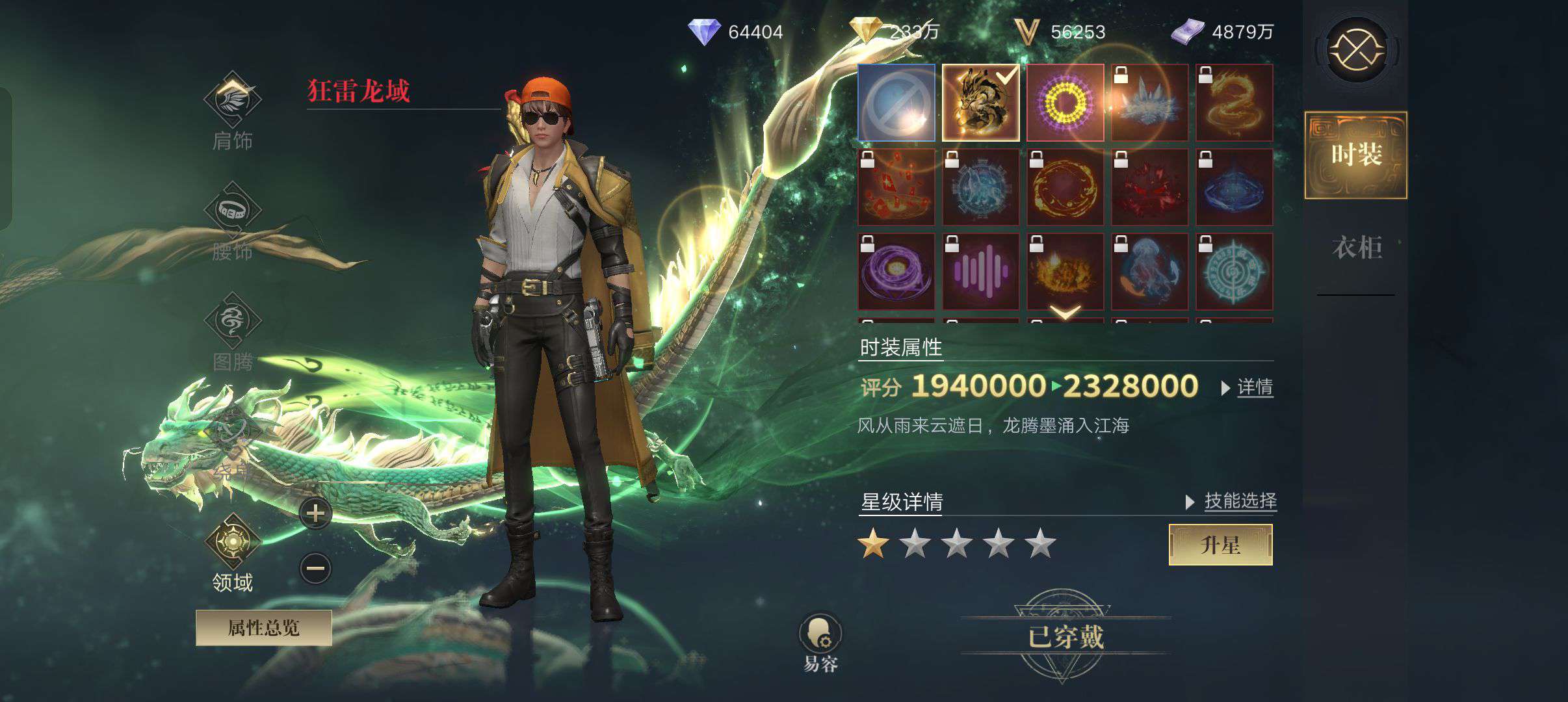Switch to the 时装 tab
Viewport: 1568px width, 702px height.
coord(1356,155)
